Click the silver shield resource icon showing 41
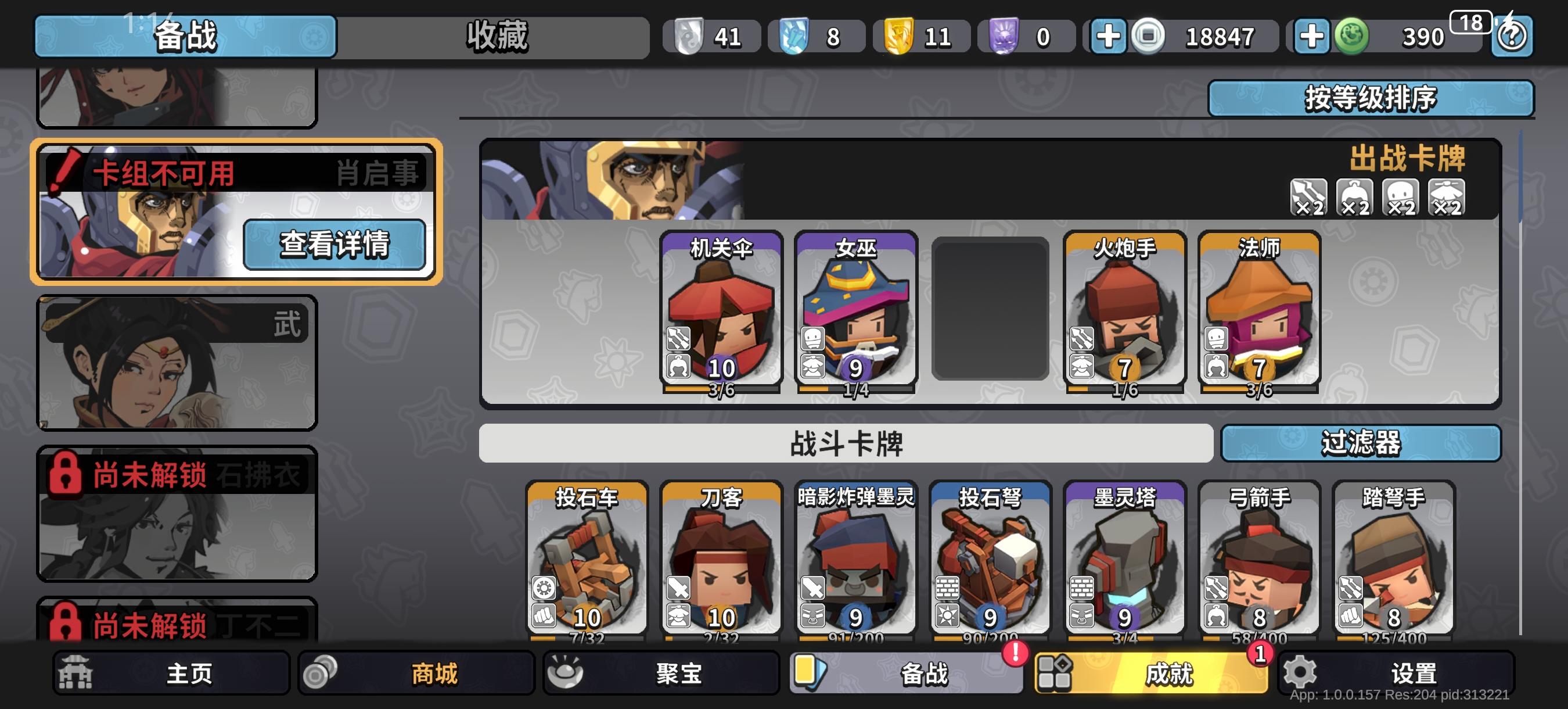The height and width of the screenshot is (709, 1568). coord(689,35)
